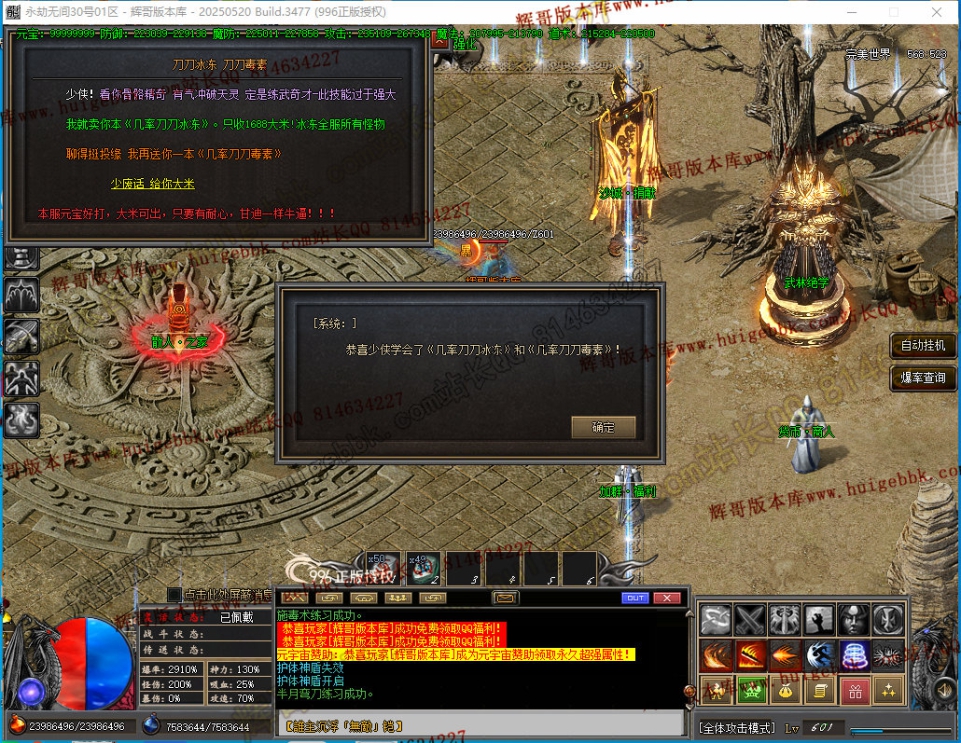
Task: Select the group of figures side icon
Action: (x=22, y=377)
